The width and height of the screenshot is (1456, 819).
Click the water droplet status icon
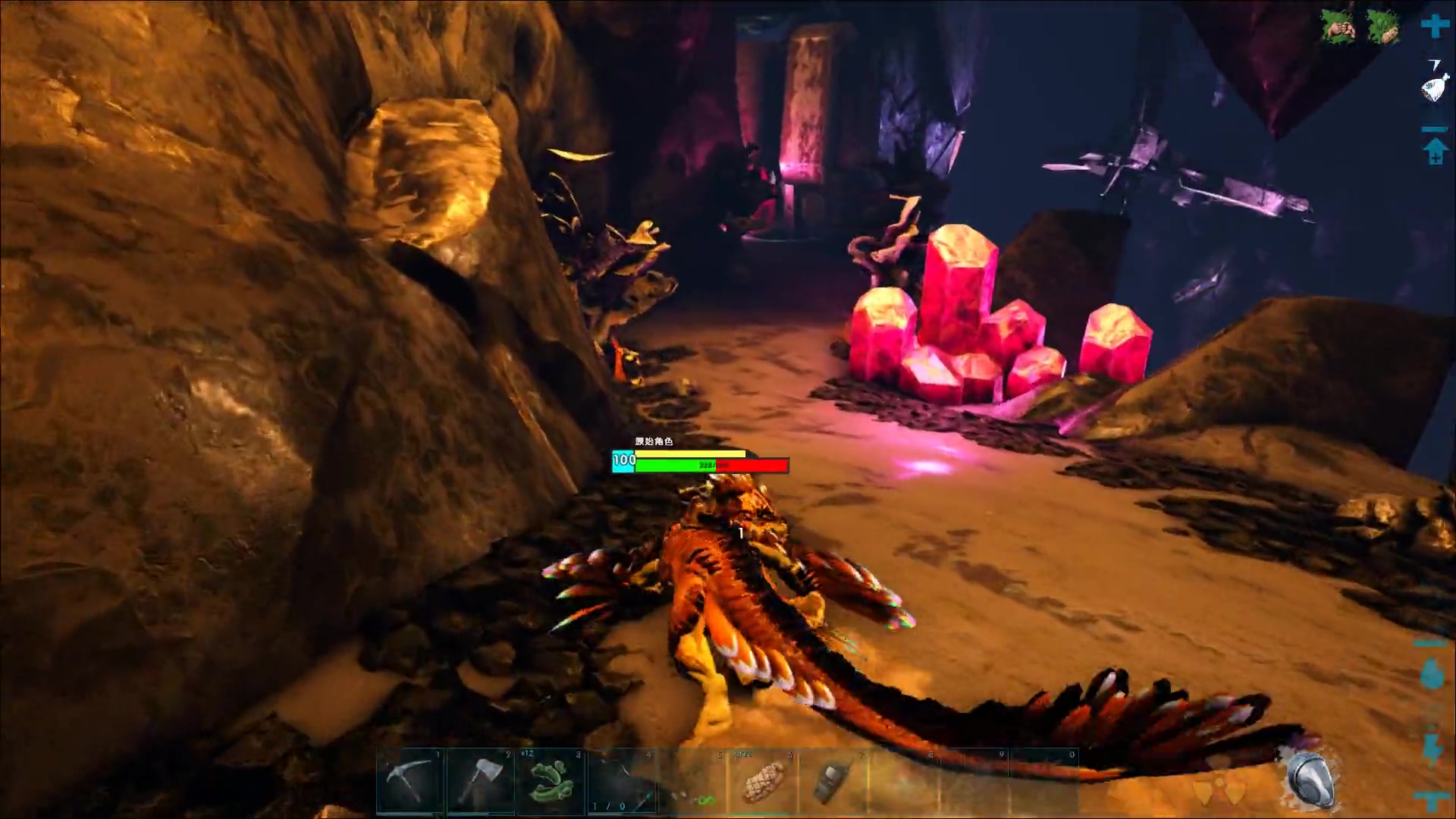click(x=1432, y=673)
